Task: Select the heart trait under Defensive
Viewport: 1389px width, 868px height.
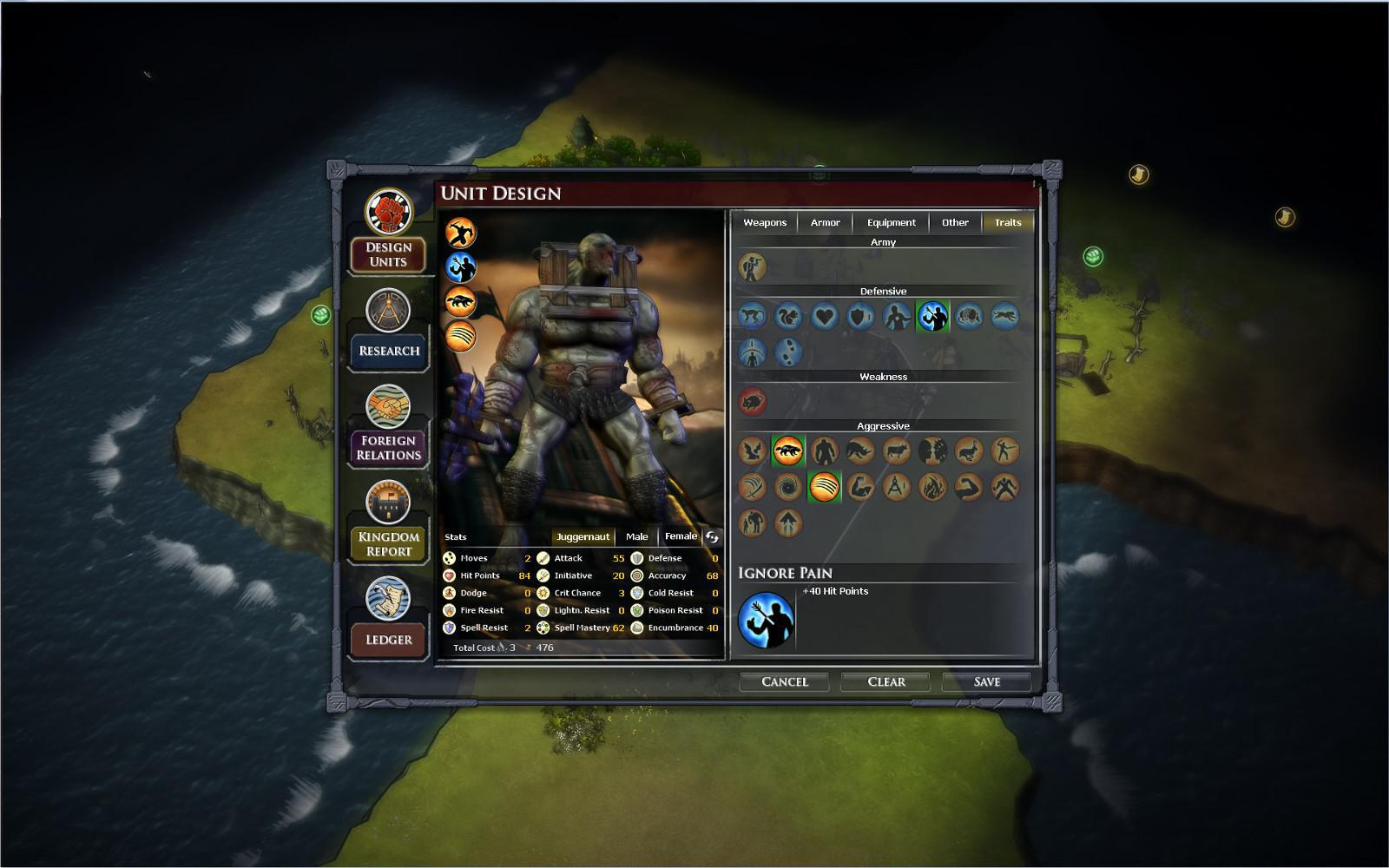Action: pyautogui.click(x=825, y=316)
